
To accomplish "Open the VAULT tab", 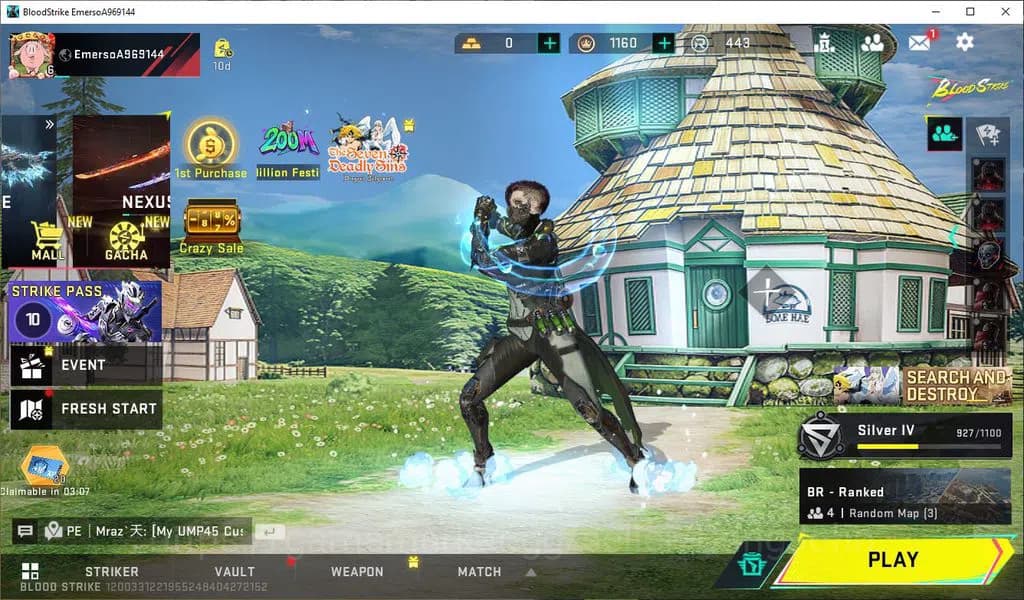I will pos(234,572).
